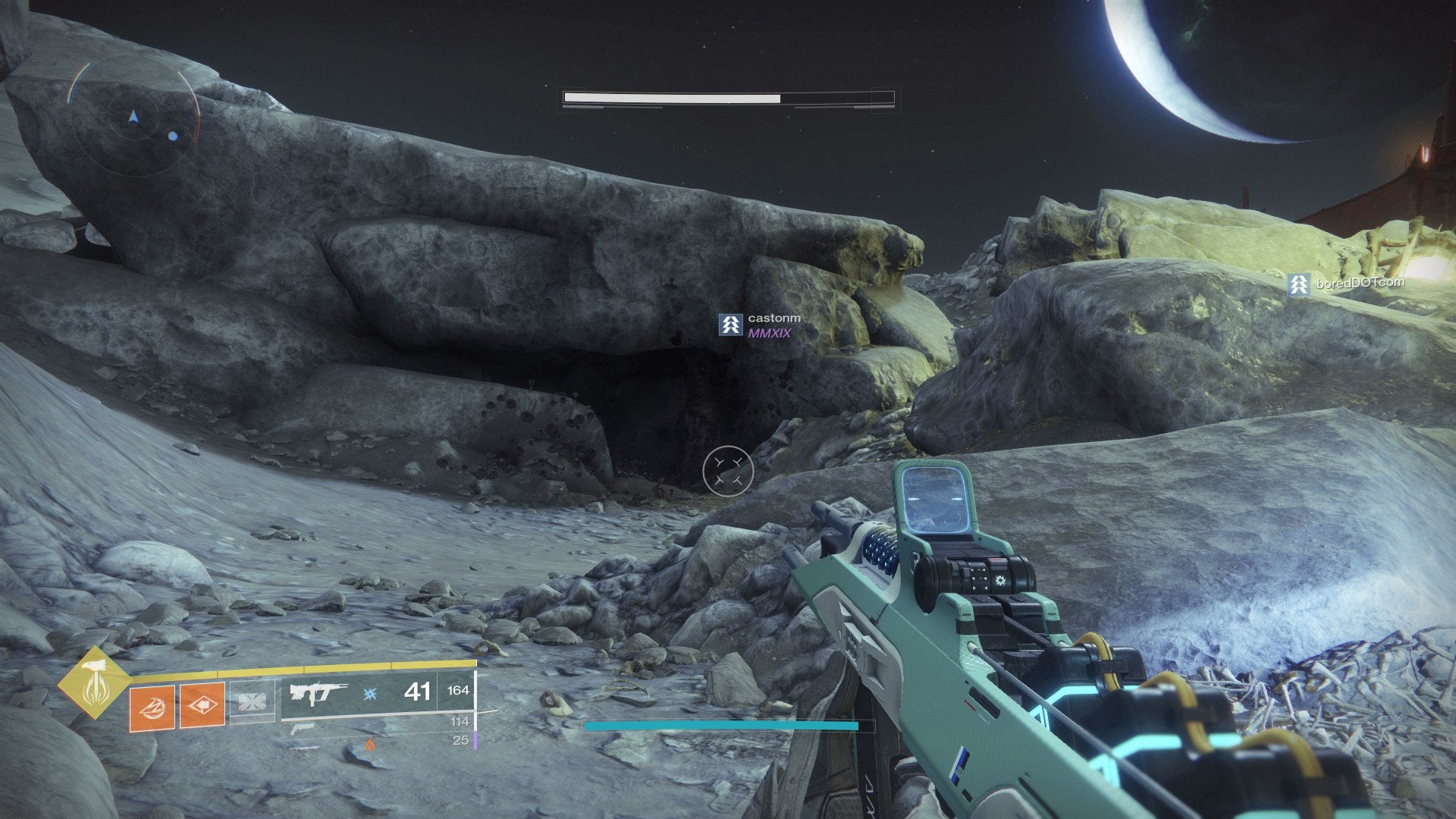Click the orange grenade ability icon

tap(152, 706)
